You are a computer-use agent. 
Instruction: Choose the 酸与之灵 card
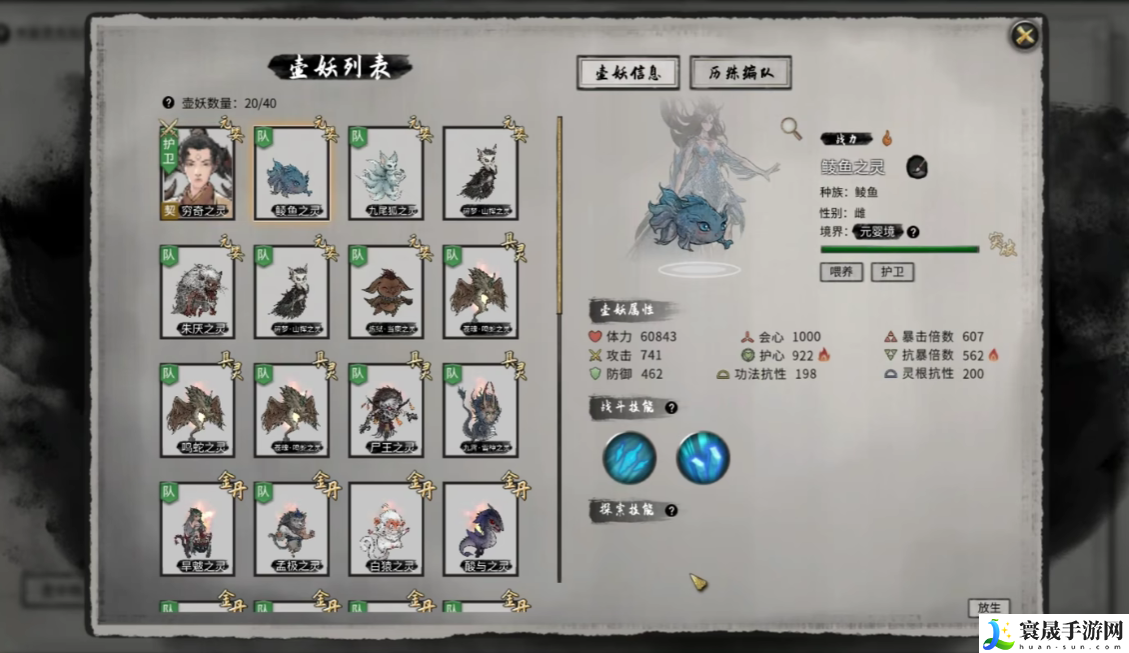pyautogui.click(x=480, y=529)
